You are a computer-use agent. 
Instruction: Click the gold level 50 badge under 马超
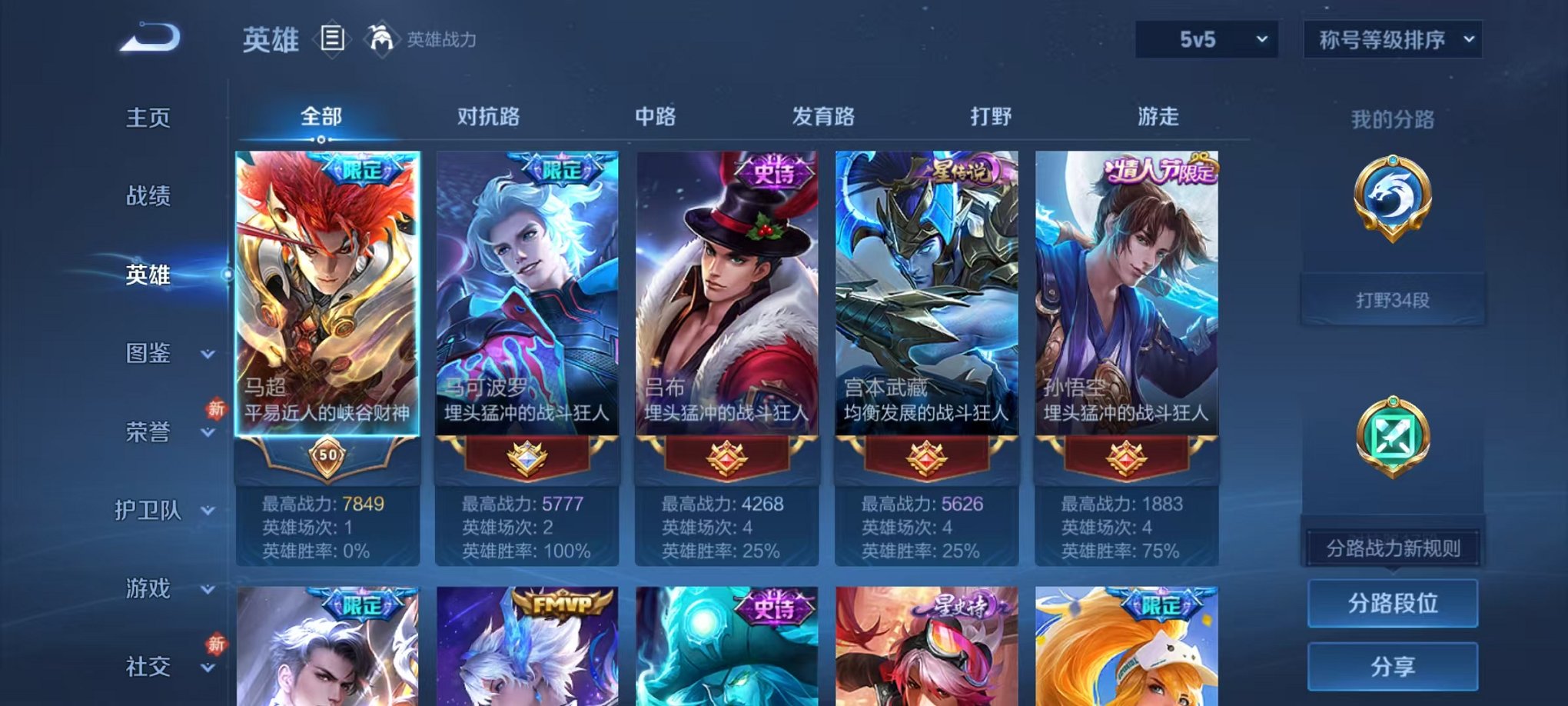(327, 458)
